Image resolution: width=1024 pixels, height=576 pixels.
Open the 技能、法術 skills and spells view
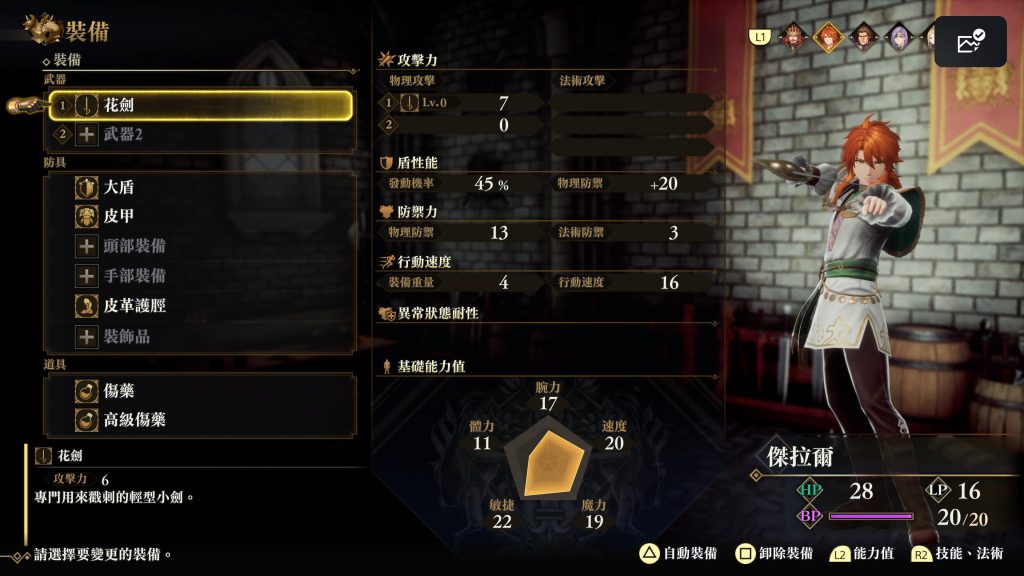click(958, 553)
